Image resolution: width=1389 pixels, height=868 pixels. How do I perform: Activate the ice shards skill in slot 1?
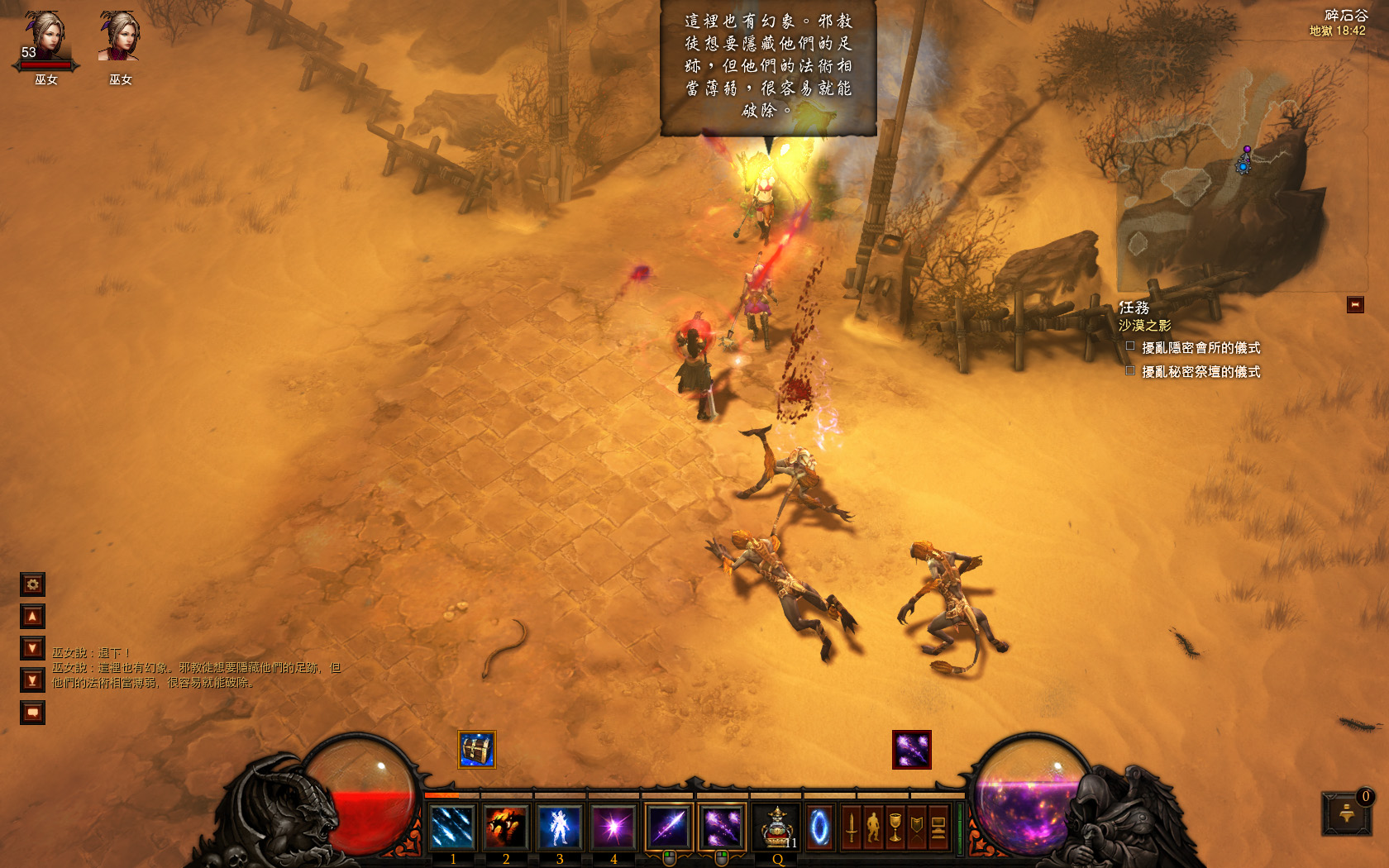point(452,827)
